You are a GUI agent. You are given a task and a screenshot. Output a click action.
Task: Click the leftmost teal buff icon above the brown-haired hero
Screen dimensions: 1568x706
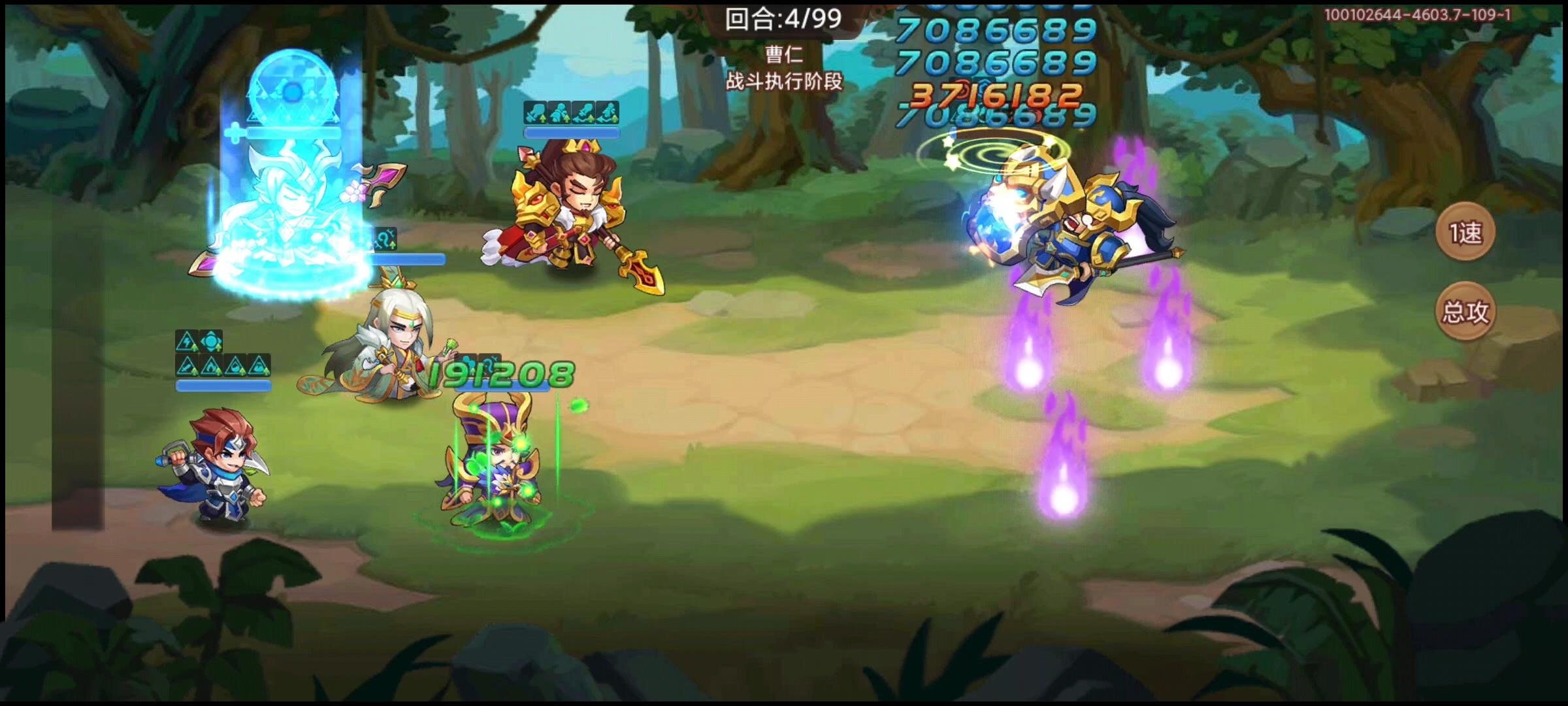[535, 112]
